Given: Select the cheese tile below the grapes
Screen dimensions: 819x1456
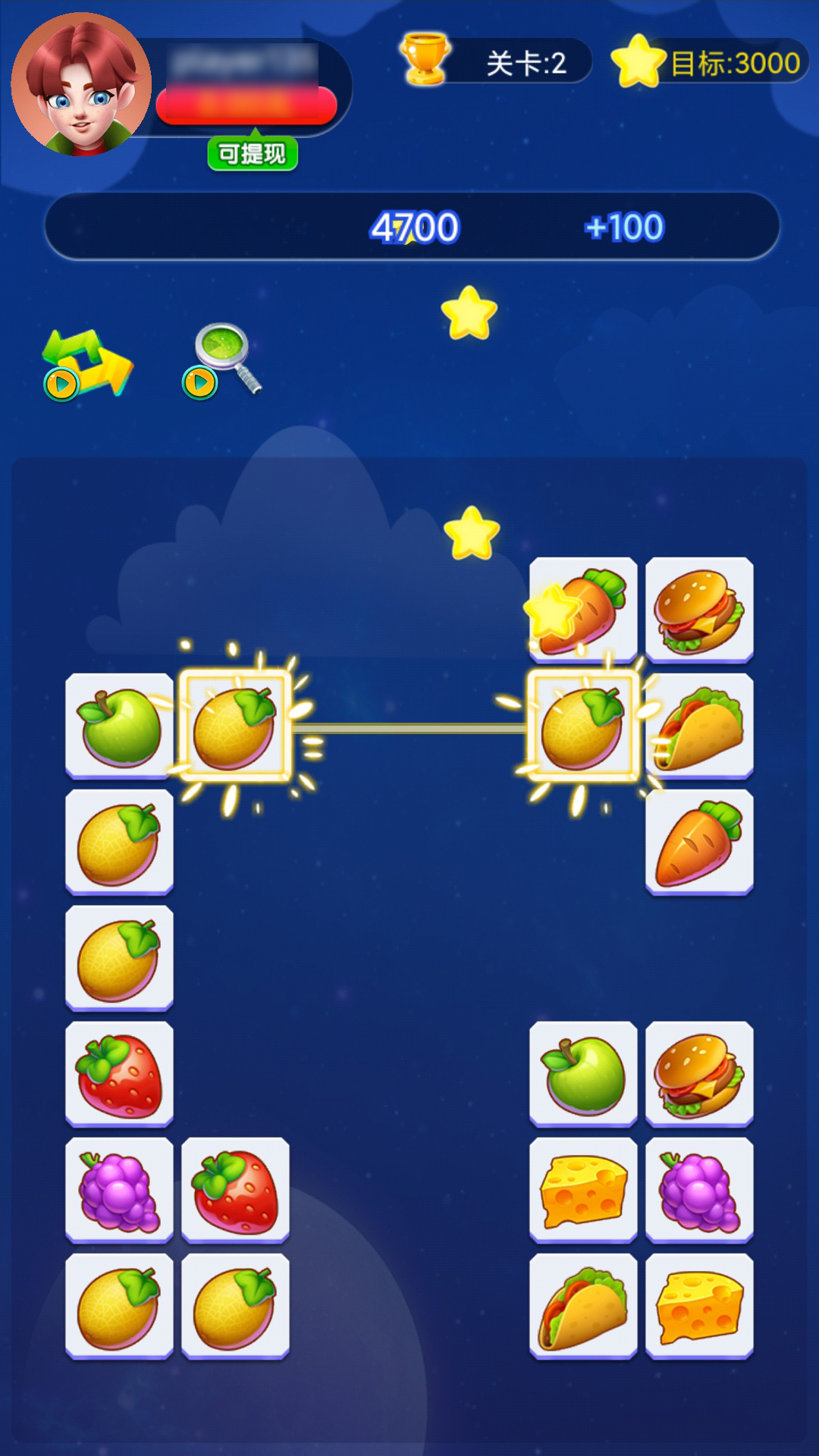Looking at the screenshot, I should click(699, 1307).
